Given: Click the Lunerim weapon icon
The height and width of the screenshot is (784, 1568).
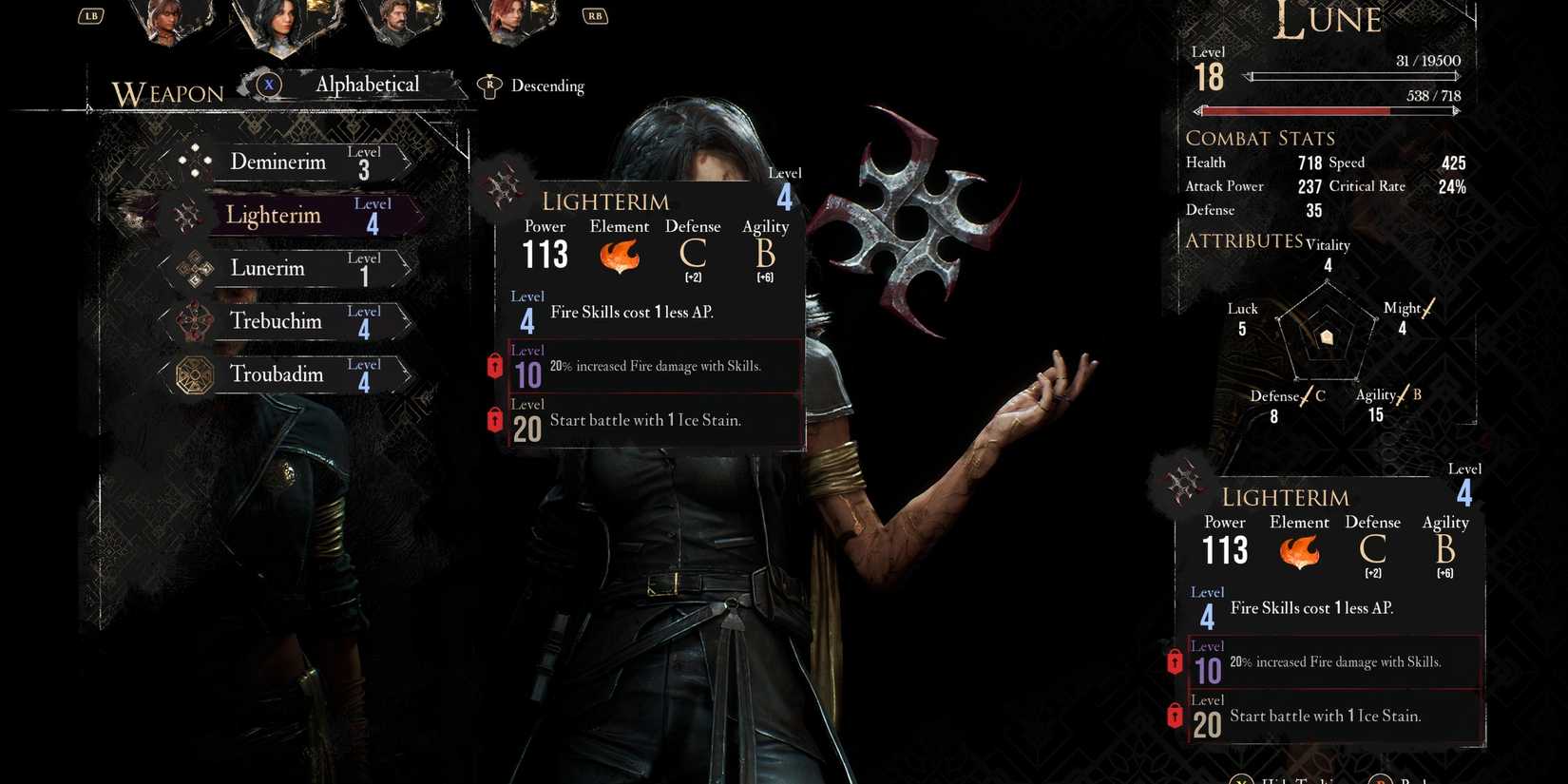Looking at the screenshot, I should pos(193,268).
